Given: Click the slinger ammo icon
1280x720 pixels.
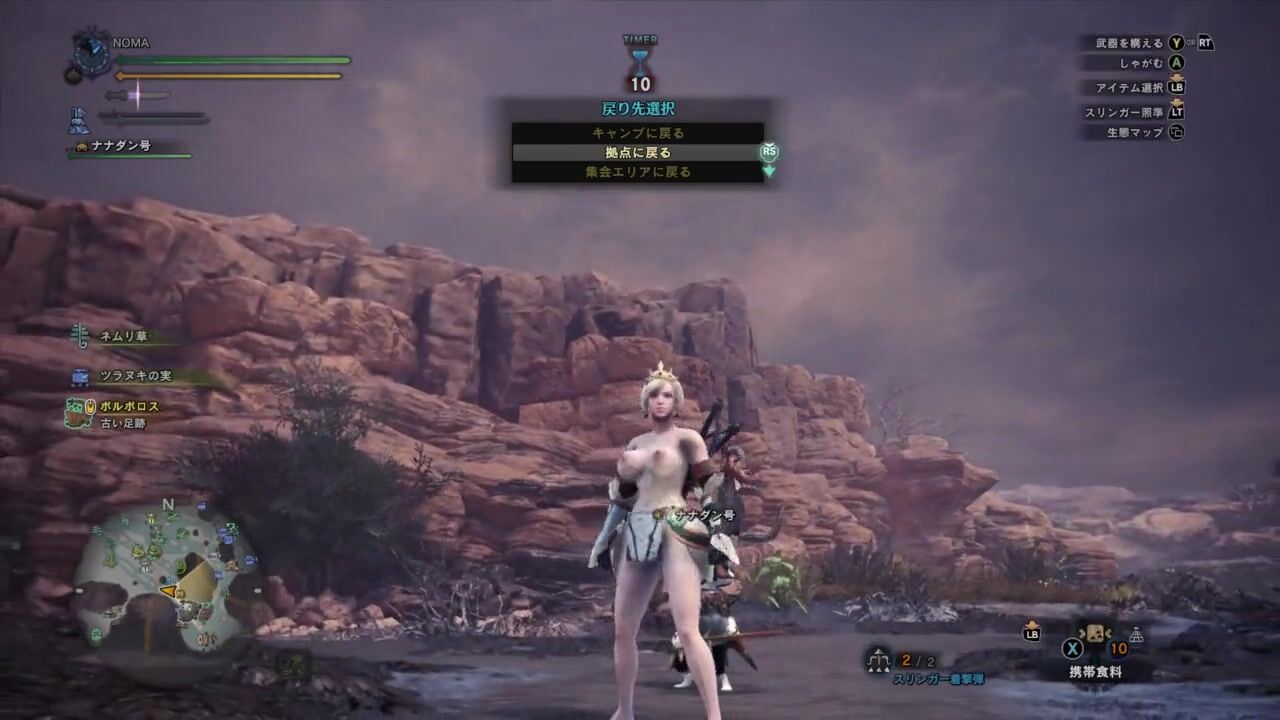Looking at the screenshot, I should click(x=879, y=658).
